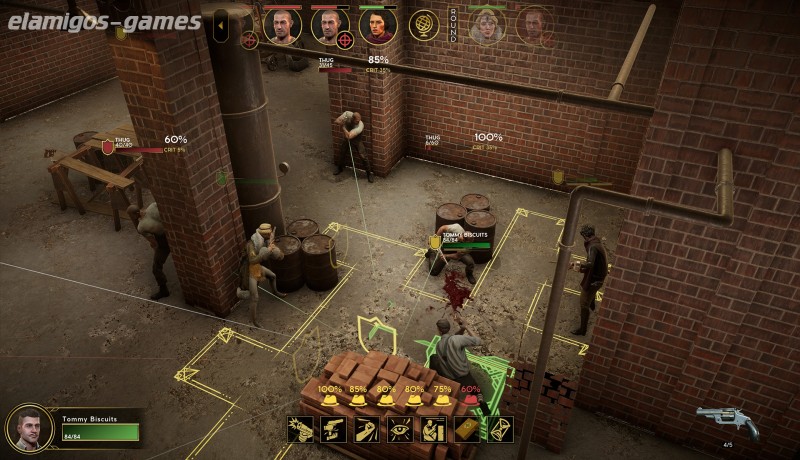Select the 100% hit chance hat target
The image size is (800, 460).
pos(330,397)
